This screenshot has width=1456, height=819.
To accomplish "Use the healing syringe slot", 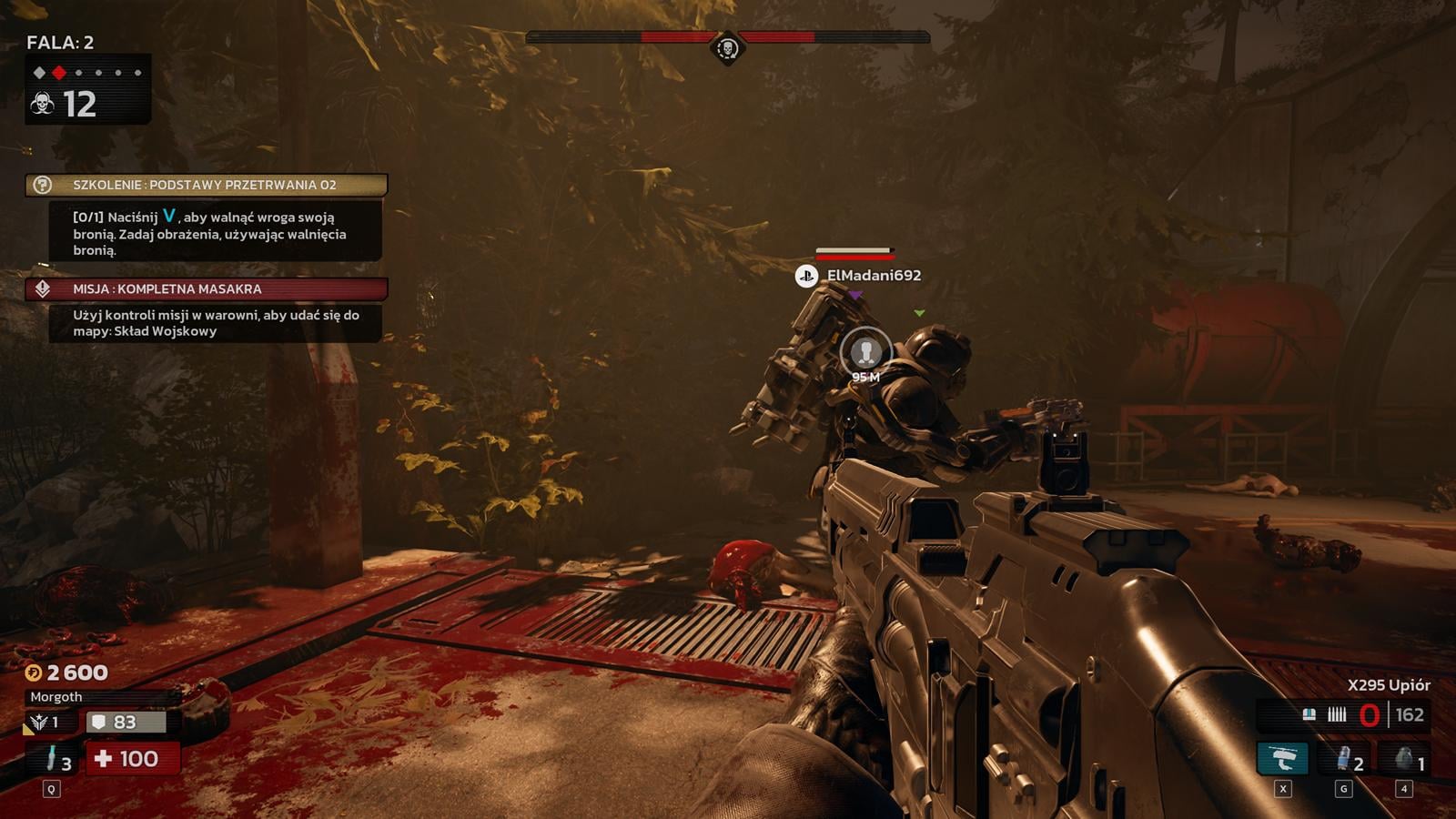I will coord(53,758).
